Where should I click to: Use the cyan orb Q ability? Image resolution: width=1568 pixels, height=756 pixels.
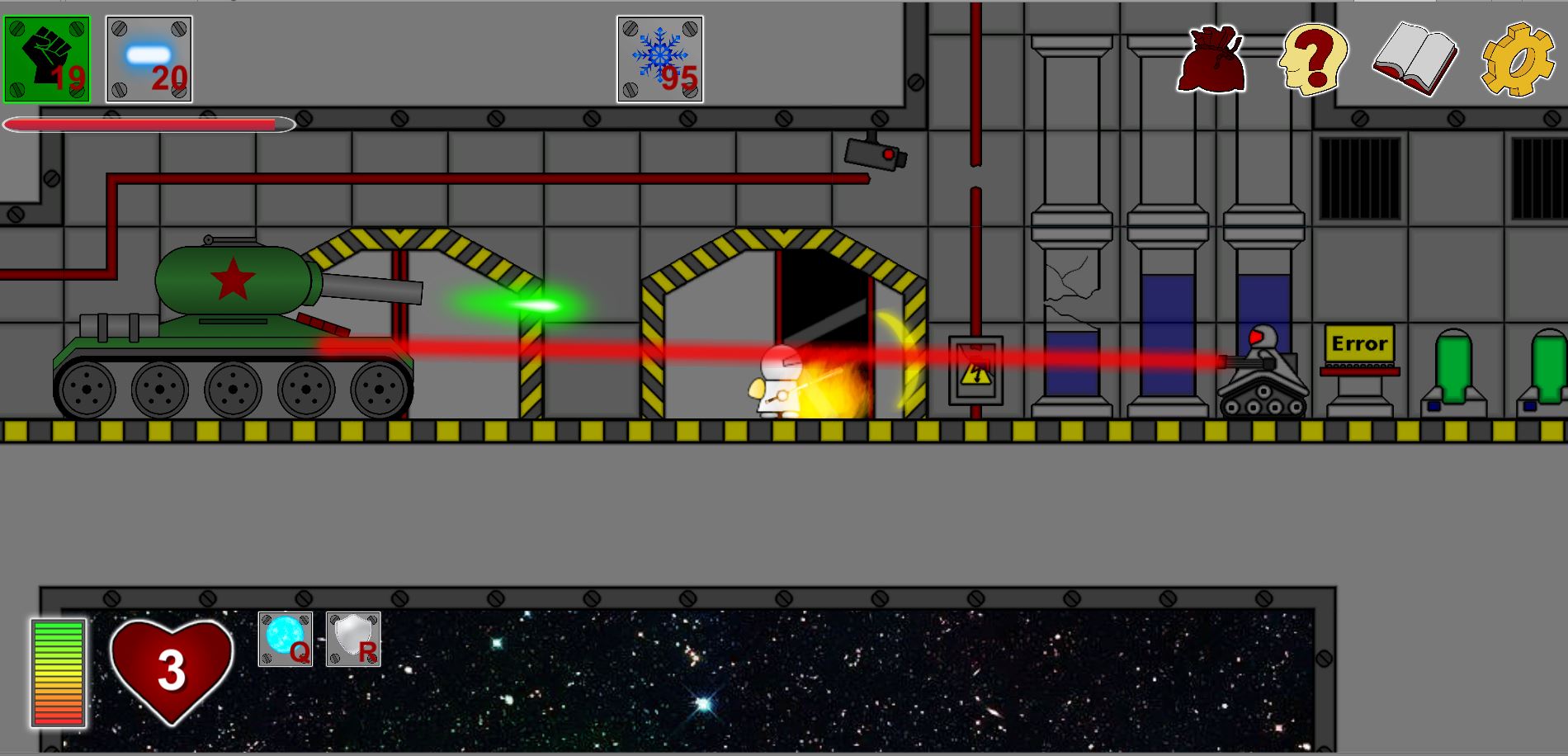(x=285, y=639)
